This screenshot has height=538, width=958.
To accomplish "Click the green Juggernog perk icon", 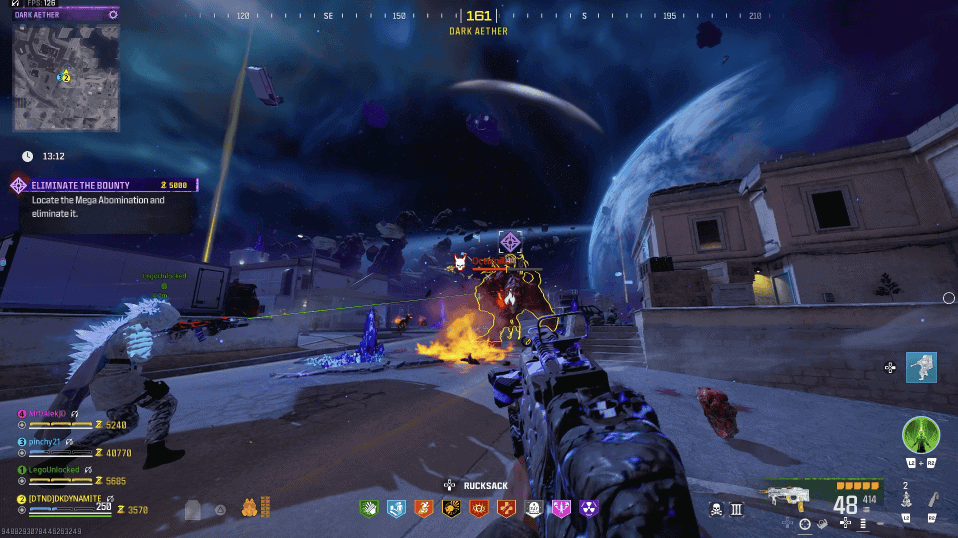I will point(368,509).
